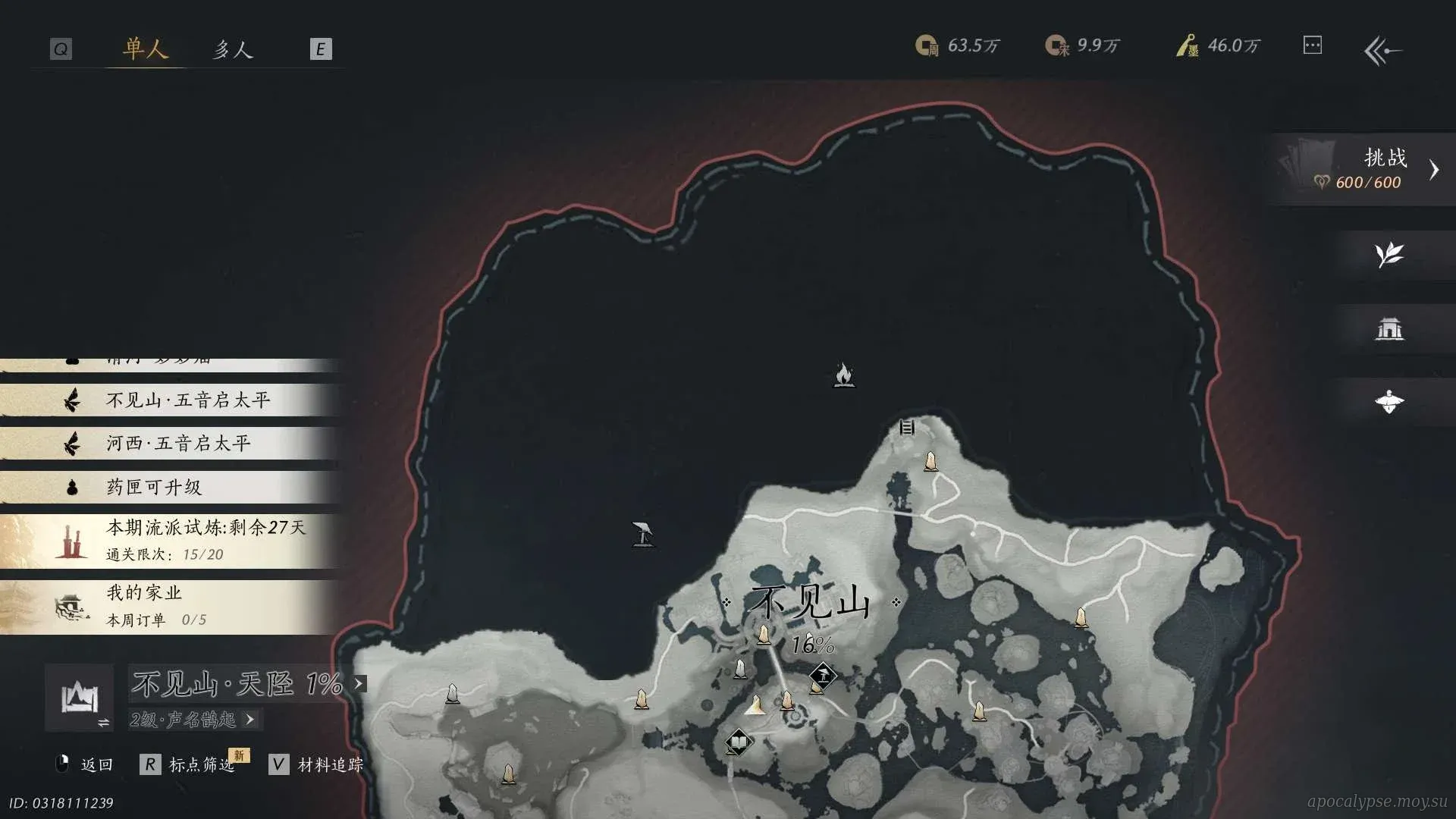Open 材料追踪 material tracking
This screenshot has height=819, width=1456.
[329, 764]
